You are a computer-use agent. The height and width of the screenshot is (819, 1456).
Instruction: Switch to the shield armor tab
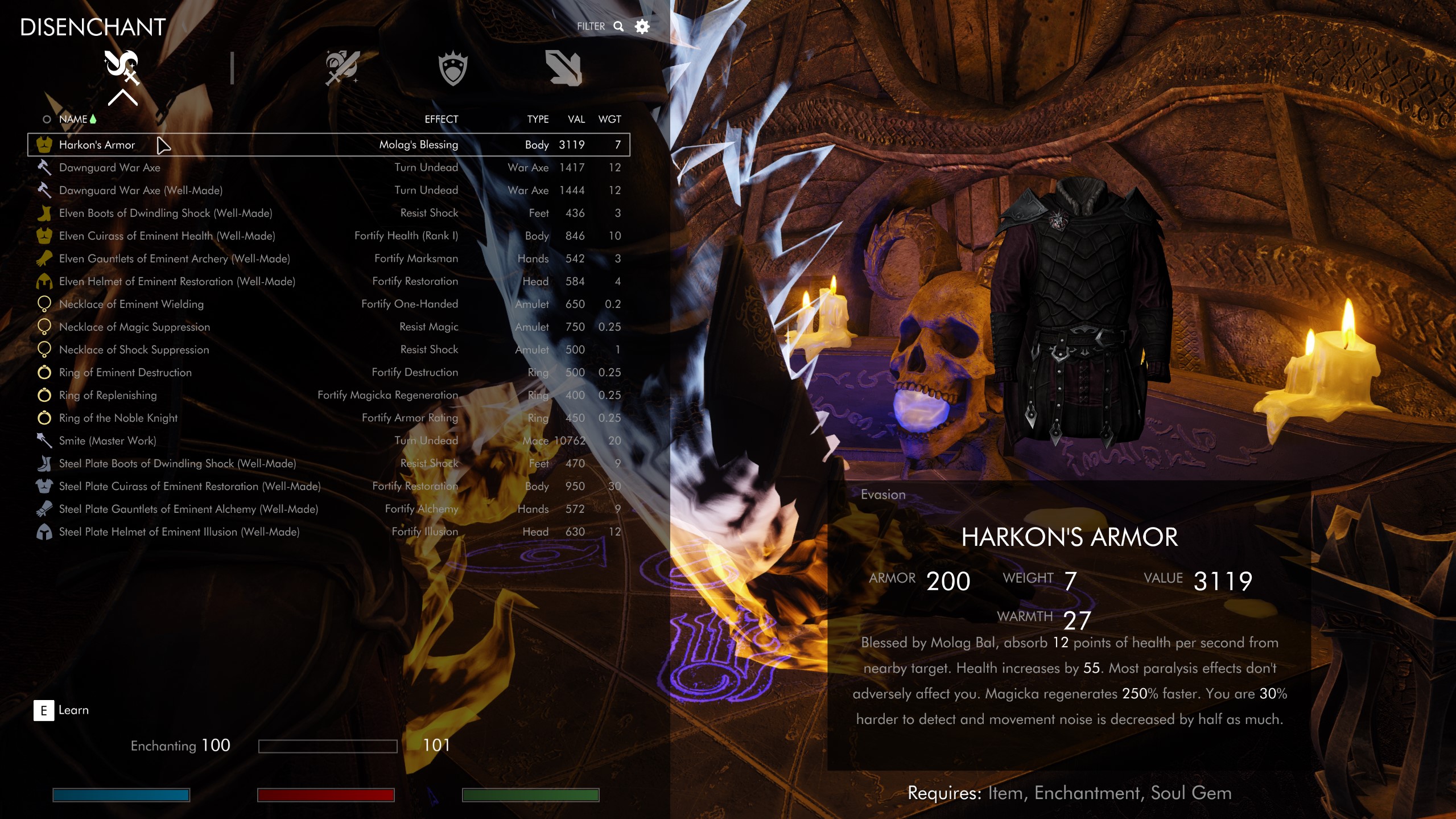[x=453, y=68]
